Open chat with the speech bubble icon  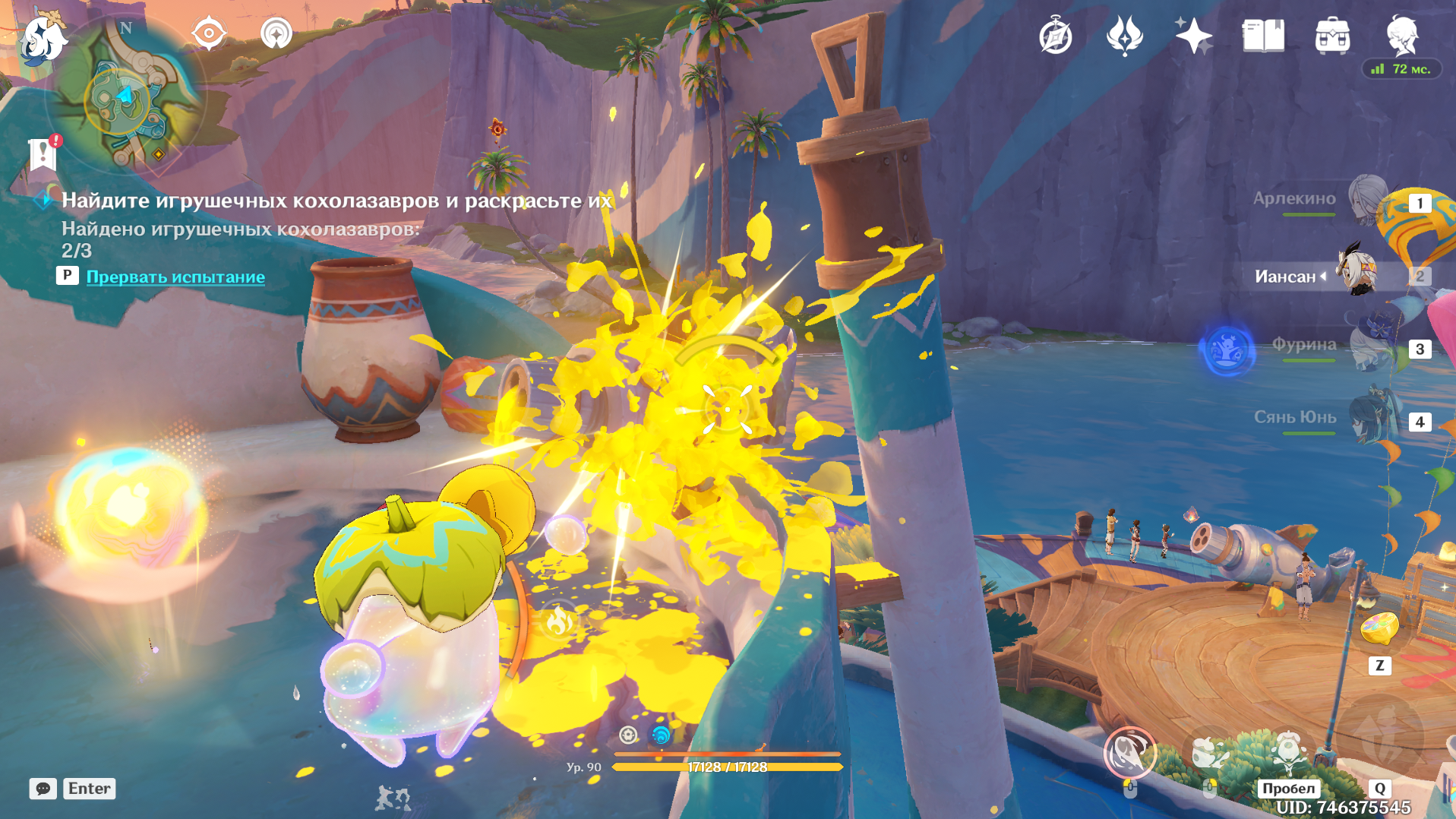[43, 789]
